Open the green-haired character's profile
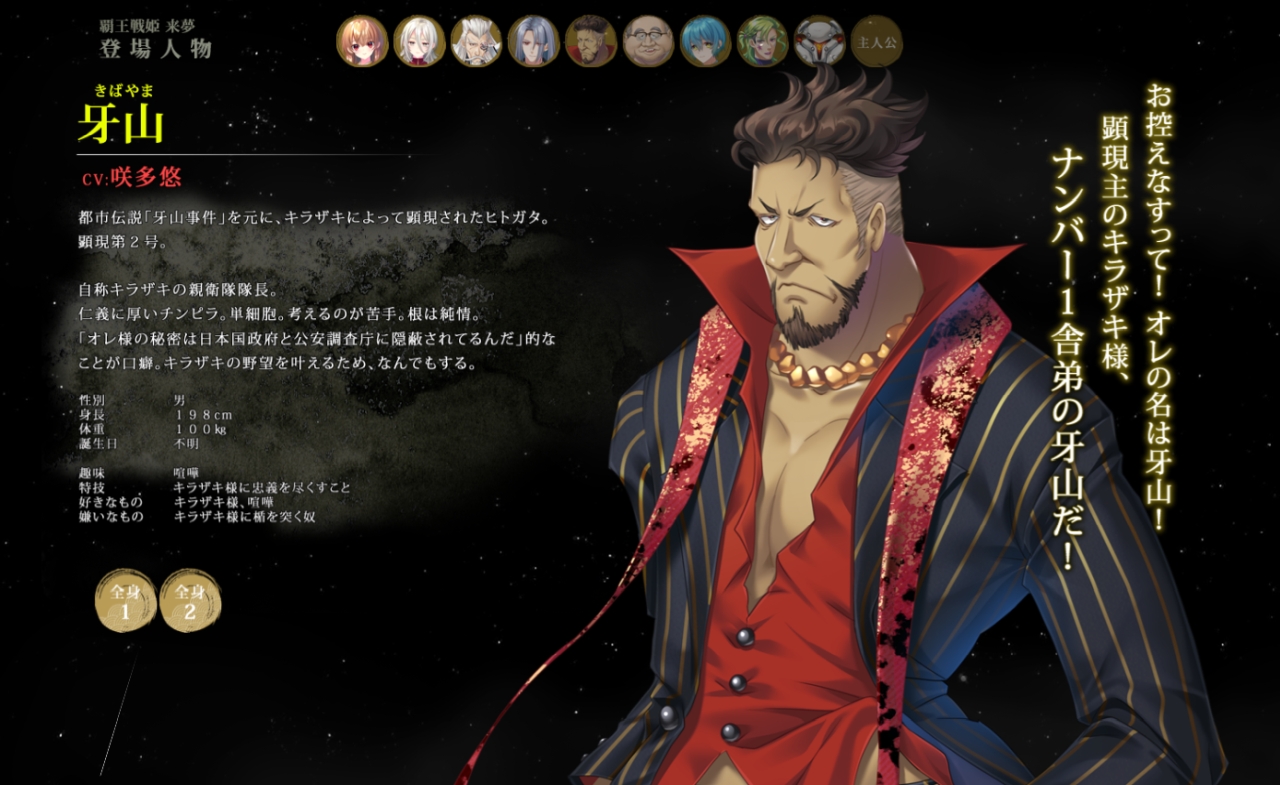This screenshot has height=785, width=1280. [762, 41]
